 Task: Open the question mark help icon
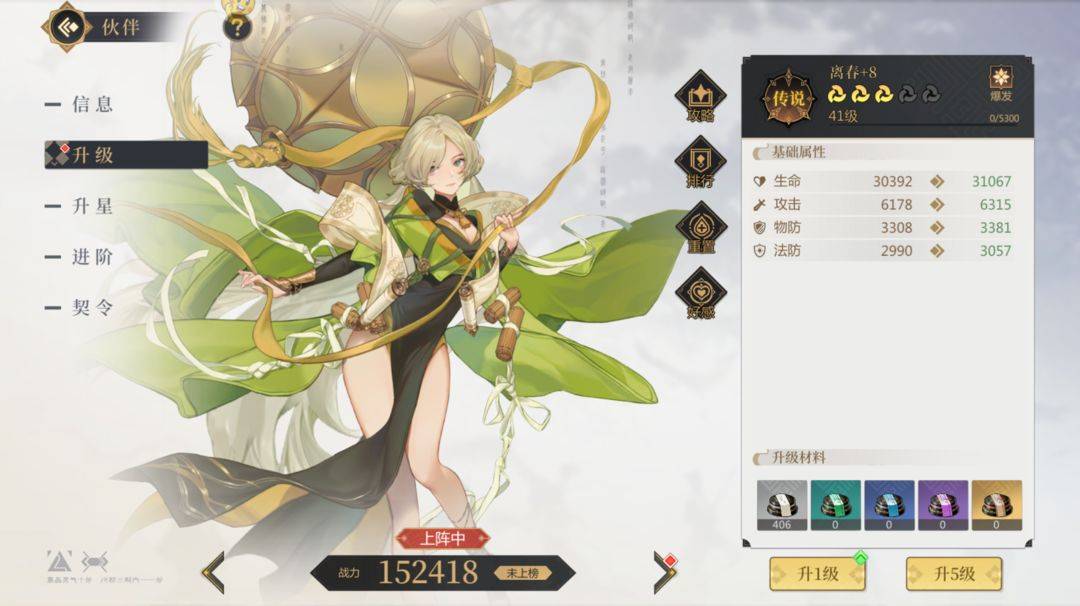tap(236, 25)
